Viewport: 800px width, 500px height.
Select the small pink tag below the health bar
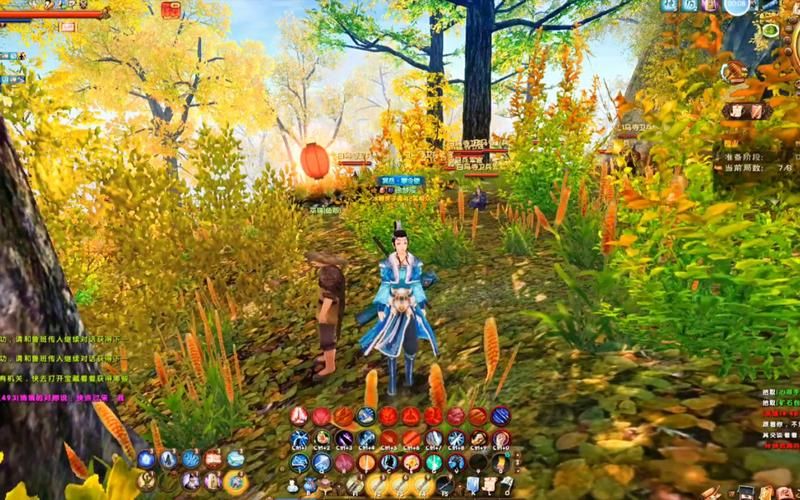pos(67,27)
